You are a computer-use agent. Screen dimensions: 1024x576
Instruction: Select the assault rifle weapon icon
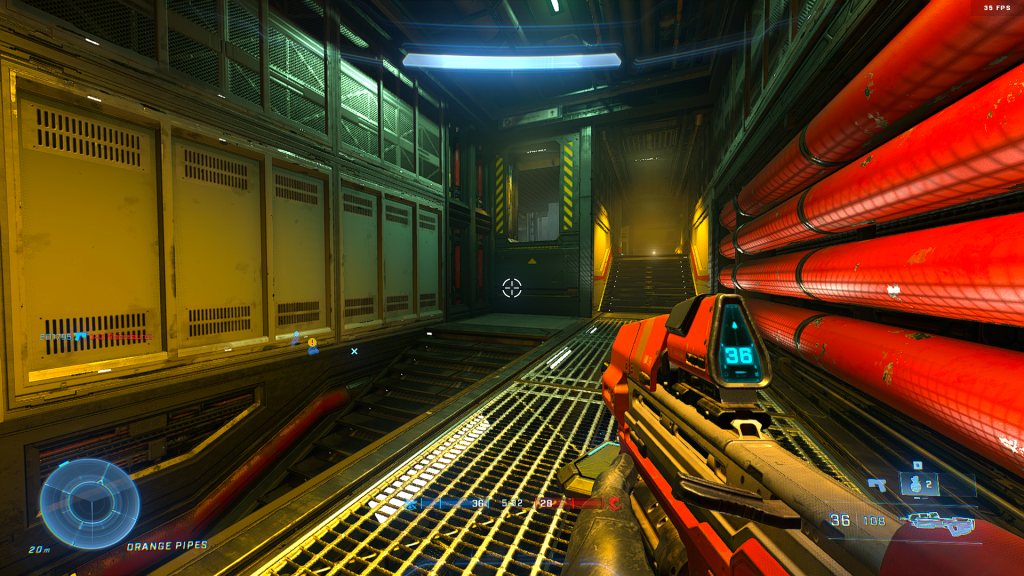940,521
